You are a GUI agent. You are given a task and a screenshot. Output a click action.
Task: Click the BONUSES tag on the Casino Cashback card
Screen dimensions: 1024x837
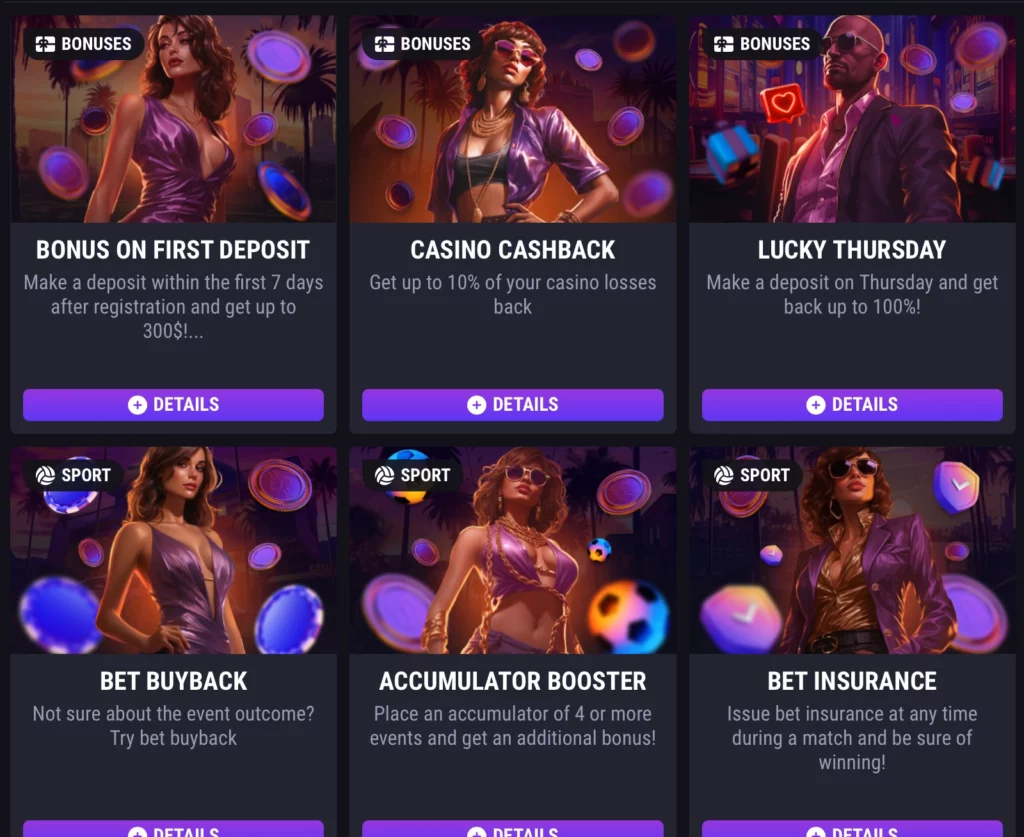tap(422, 44)
